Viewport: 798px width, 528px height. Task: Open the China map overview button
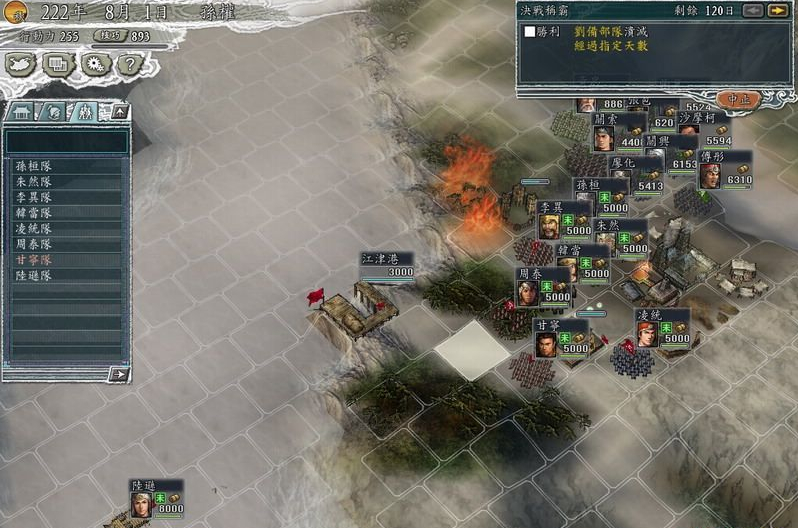tap(22, 65)
